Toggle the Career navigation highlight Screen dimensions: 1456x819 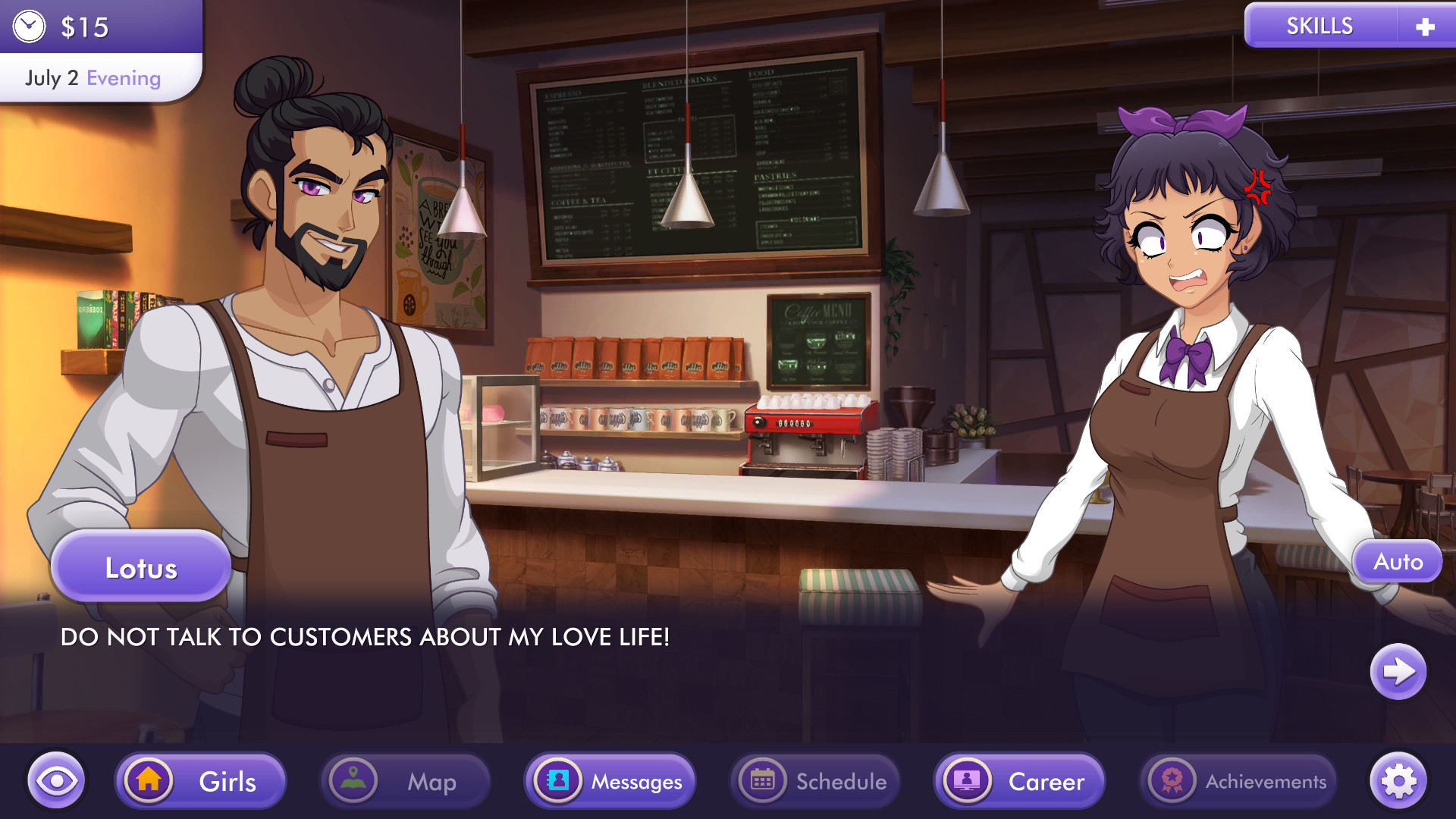1019,780
